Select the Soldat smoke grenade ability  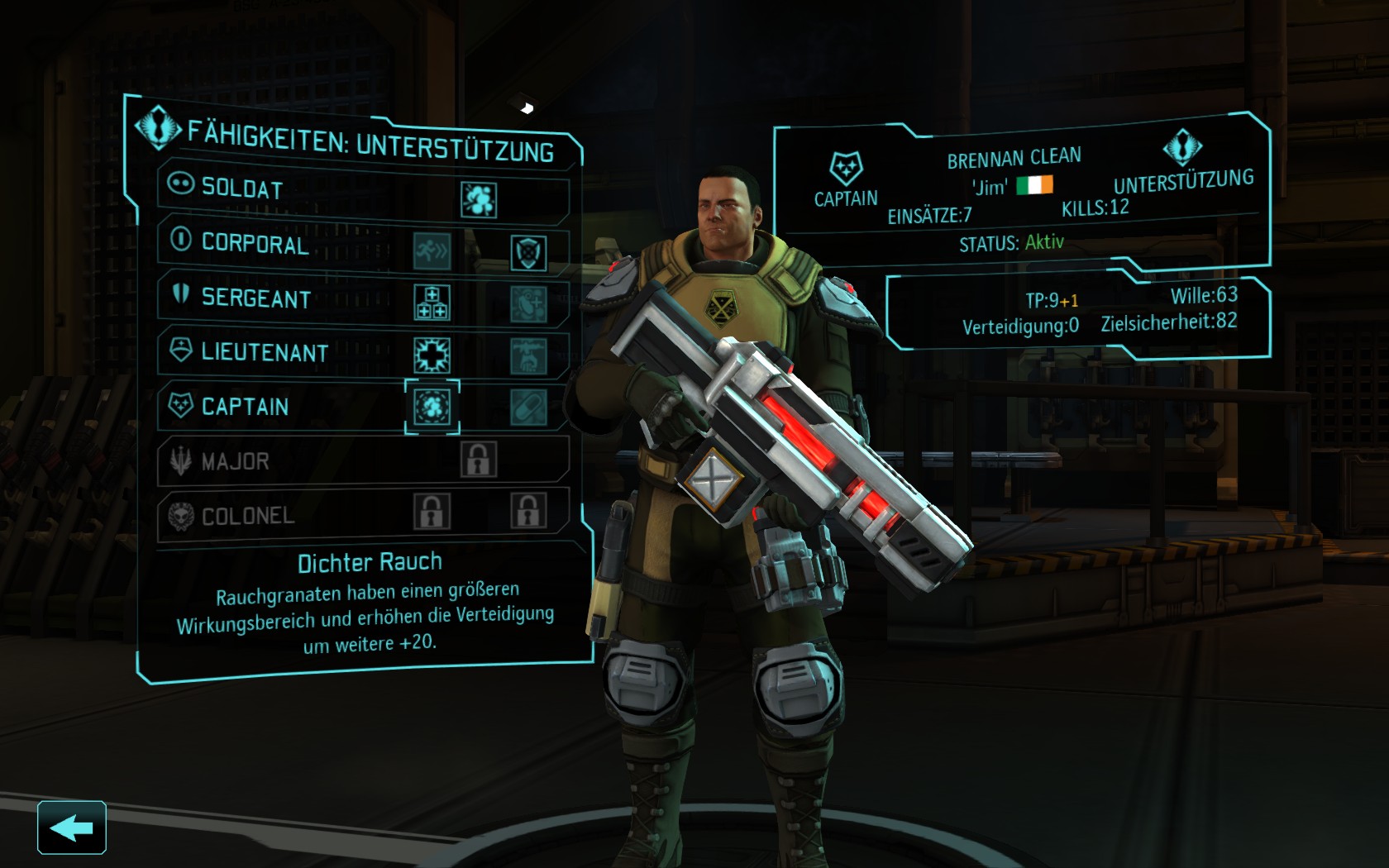479,200
